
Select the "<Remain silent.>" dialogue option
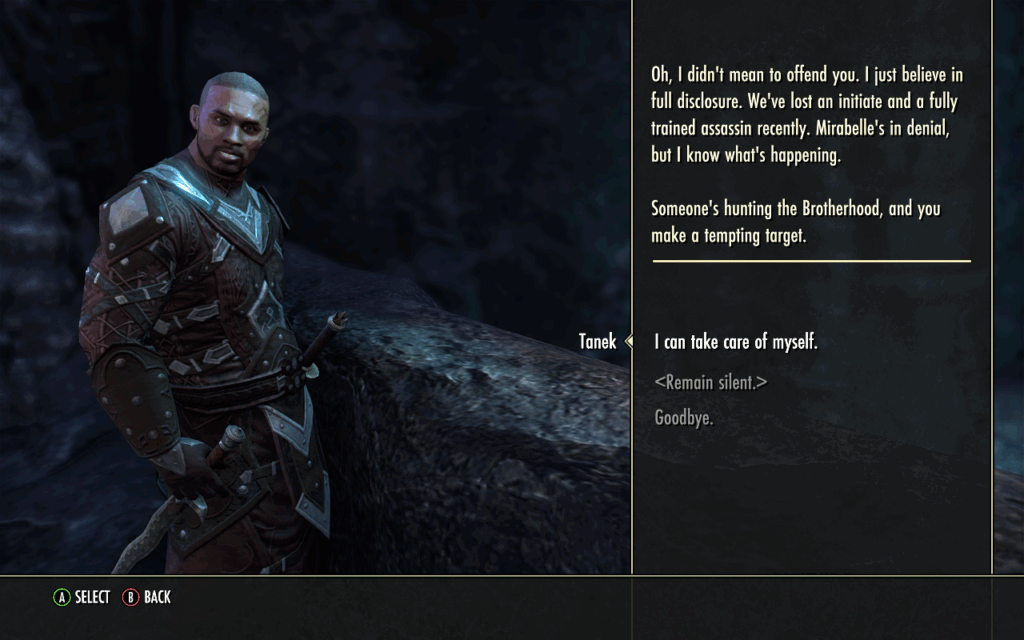[x=710, y=382]
